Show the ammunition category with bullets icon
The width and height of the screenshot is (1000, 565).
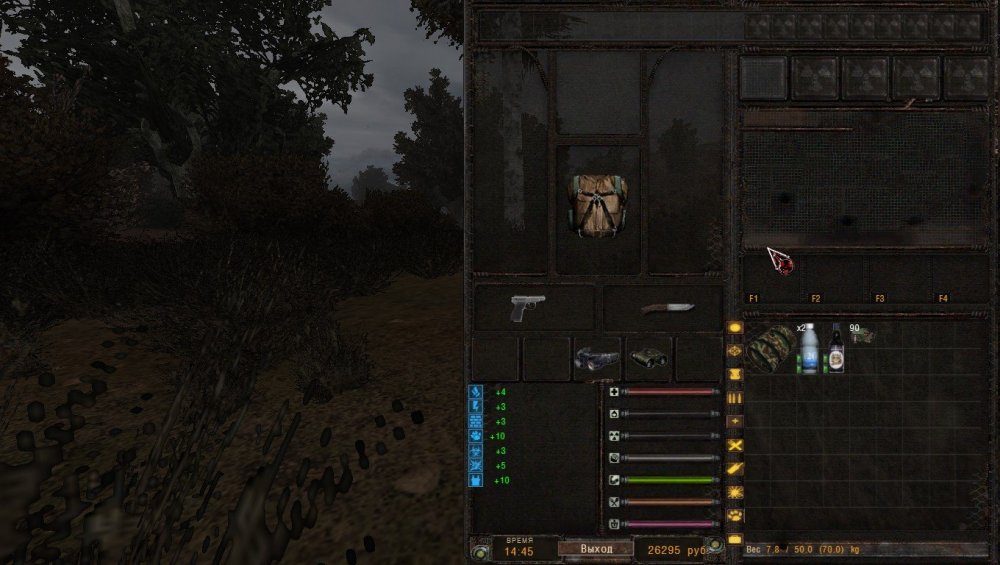click(x=735, y=398)
